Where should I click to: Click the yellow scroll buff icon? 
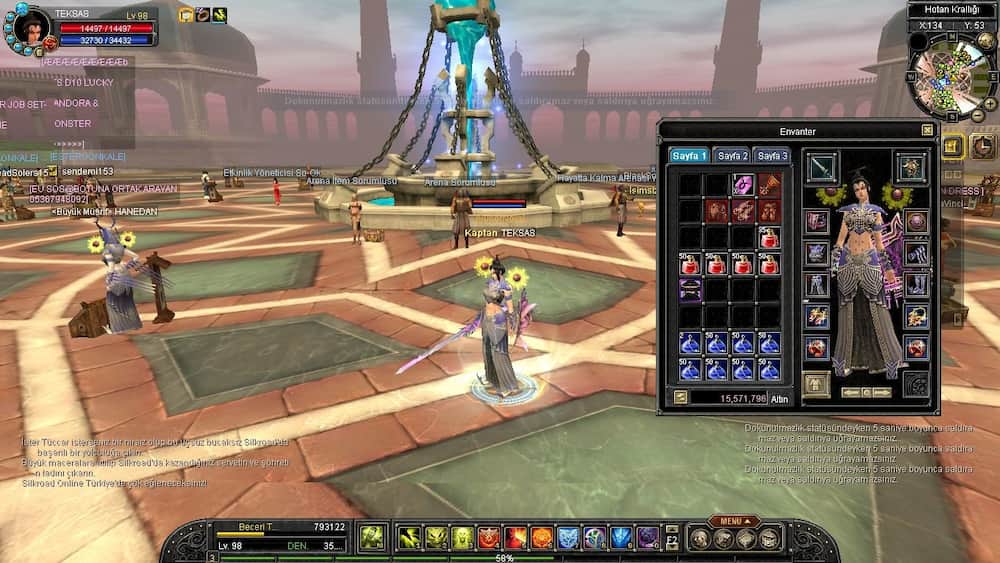click(x=186, y=15)
